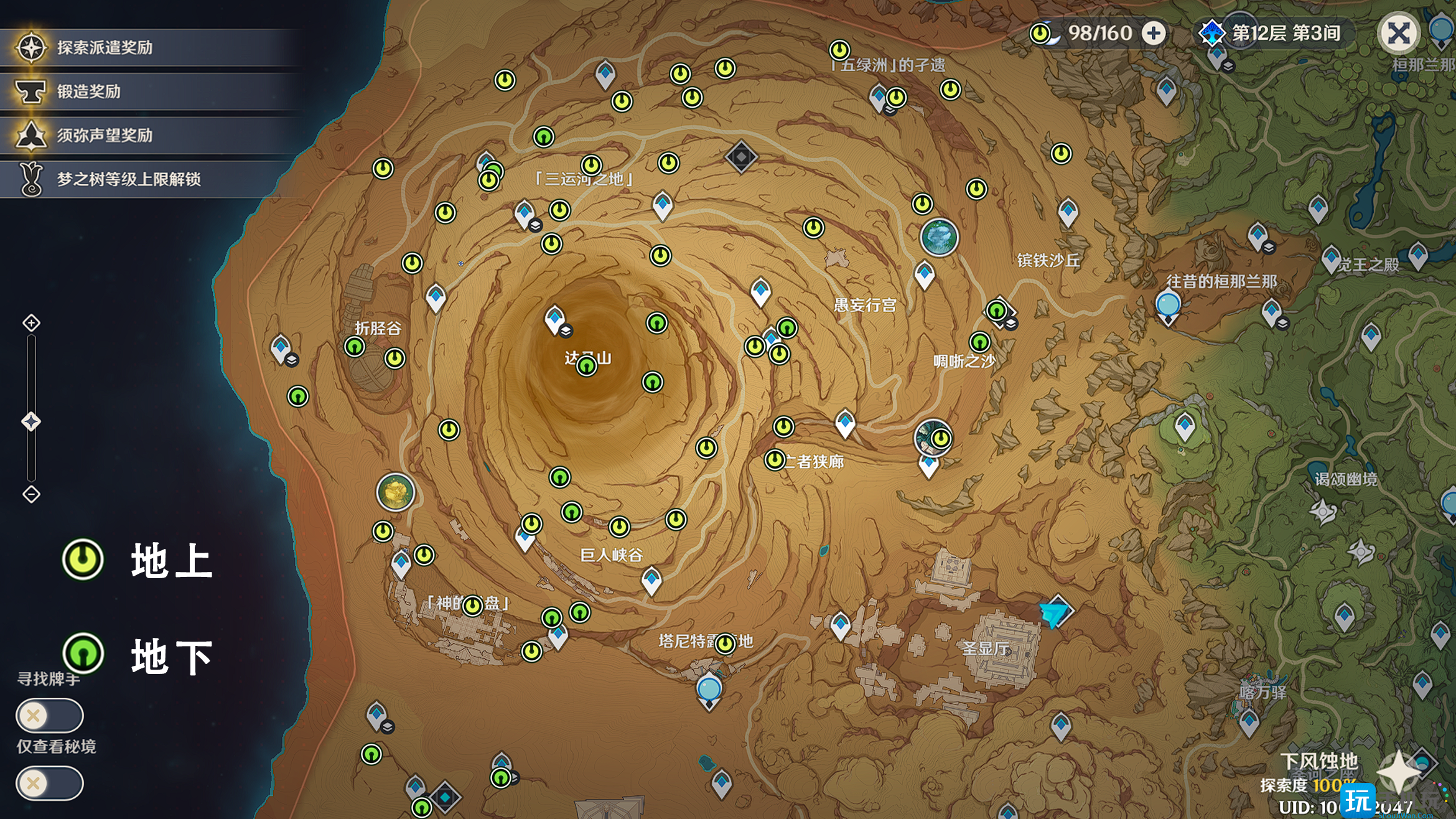This screenshot has height=819, width=1456.
Task: Zoom out with the map zoom minus button
Action: click(31, 494)
